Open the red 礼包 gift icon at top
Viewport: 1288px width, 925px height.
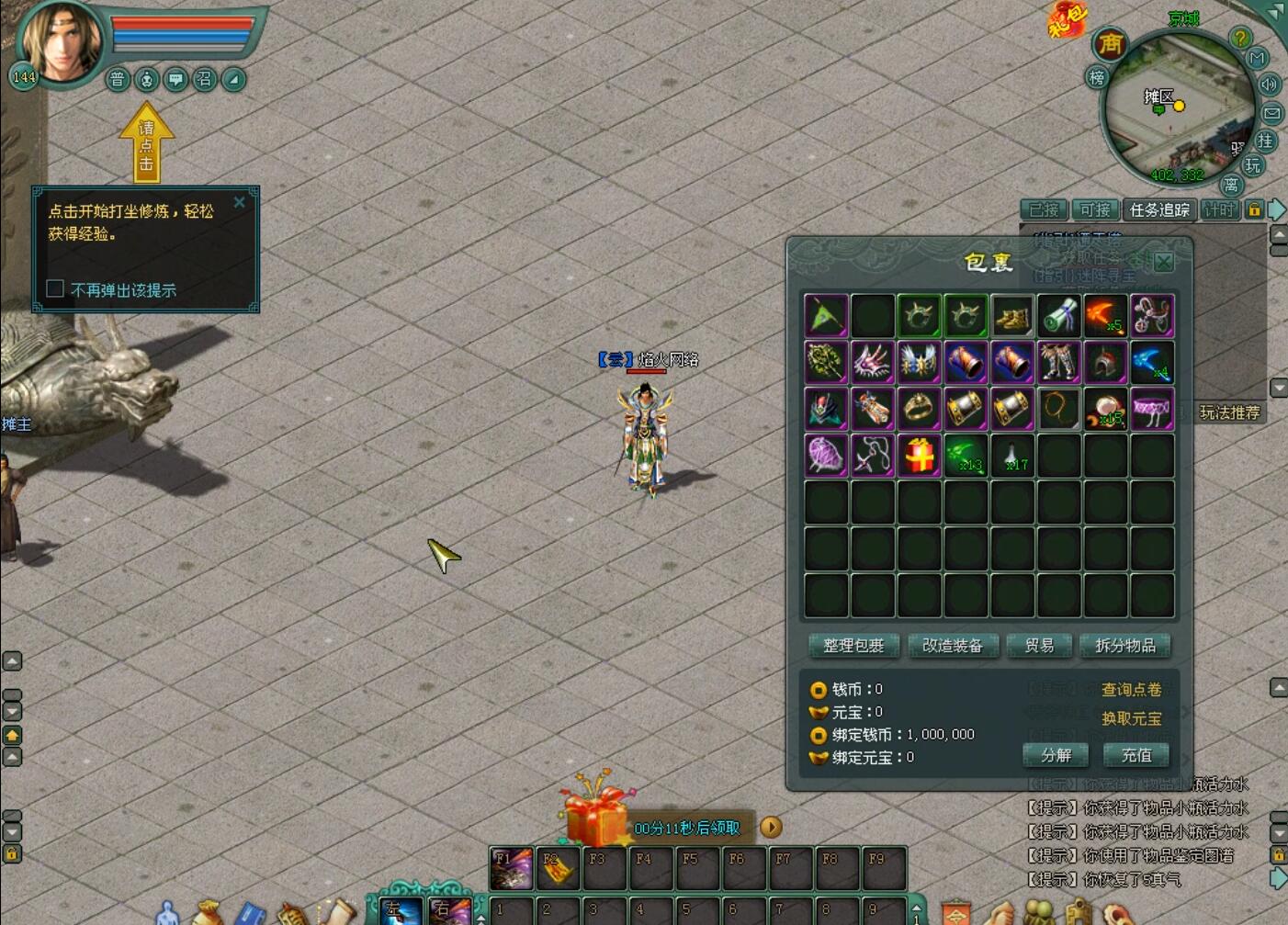(x=1068, y=20)
